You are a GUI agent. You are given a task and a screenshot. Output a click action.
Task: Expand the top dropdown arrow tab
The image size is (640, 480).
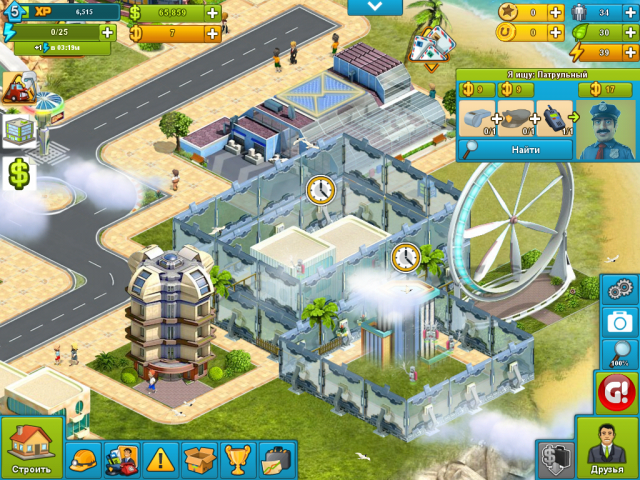click(376, 7)
